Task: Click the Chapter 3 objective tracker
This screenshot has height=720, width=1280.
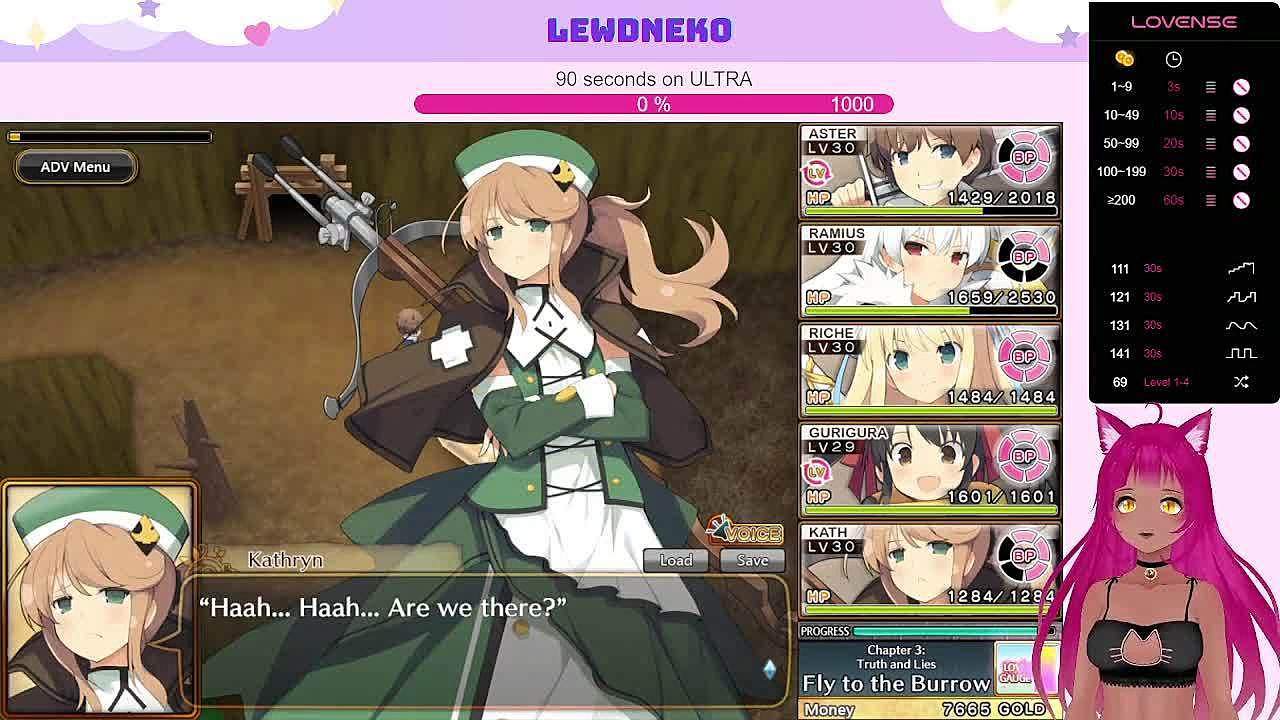Action: 896,671
